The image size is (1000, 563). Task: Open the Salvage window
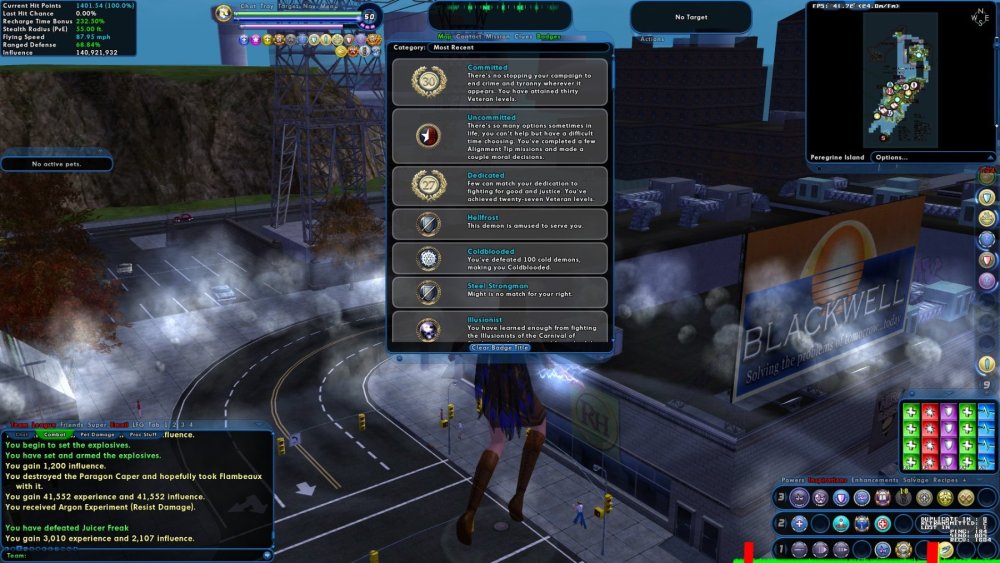(x=917, y=481)
